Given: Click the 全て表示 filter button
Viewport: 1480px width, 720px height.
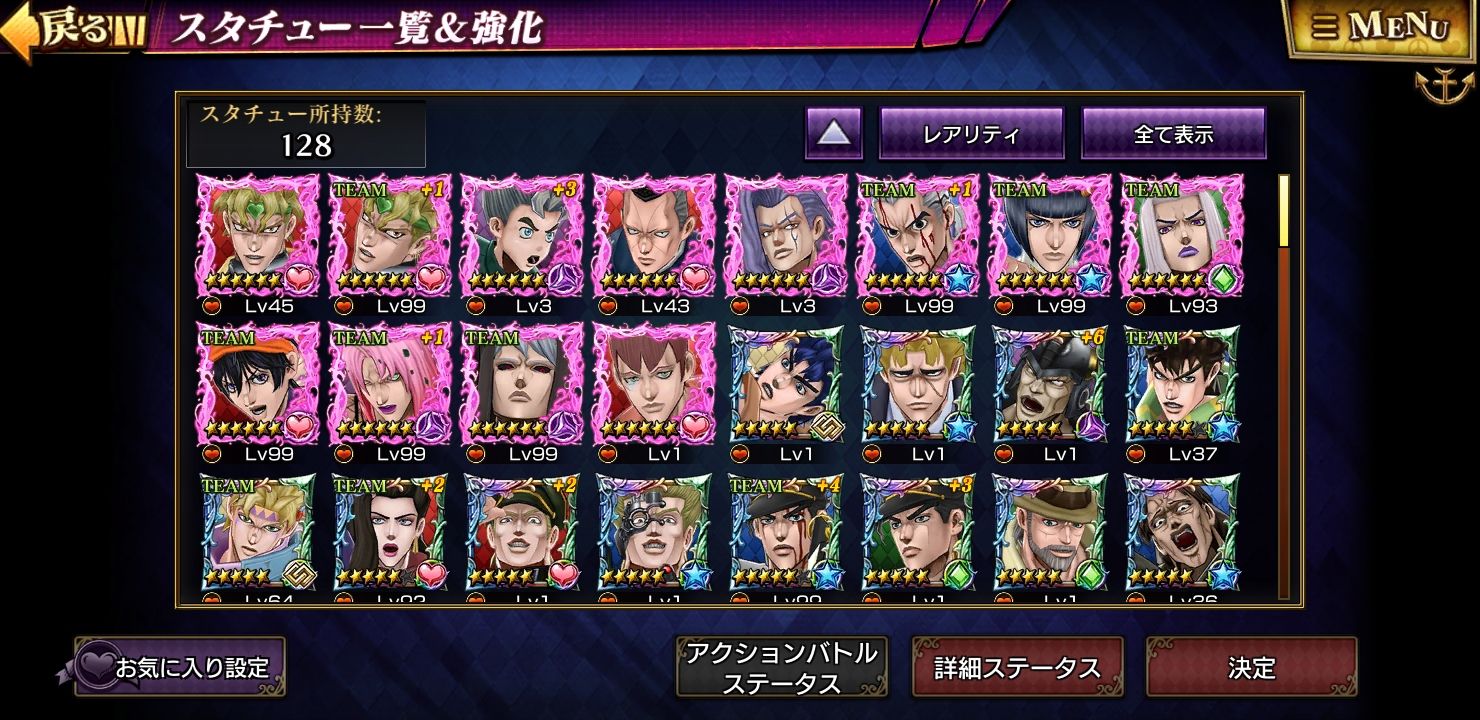Looking at the screenshot, I should (1173, 134).
